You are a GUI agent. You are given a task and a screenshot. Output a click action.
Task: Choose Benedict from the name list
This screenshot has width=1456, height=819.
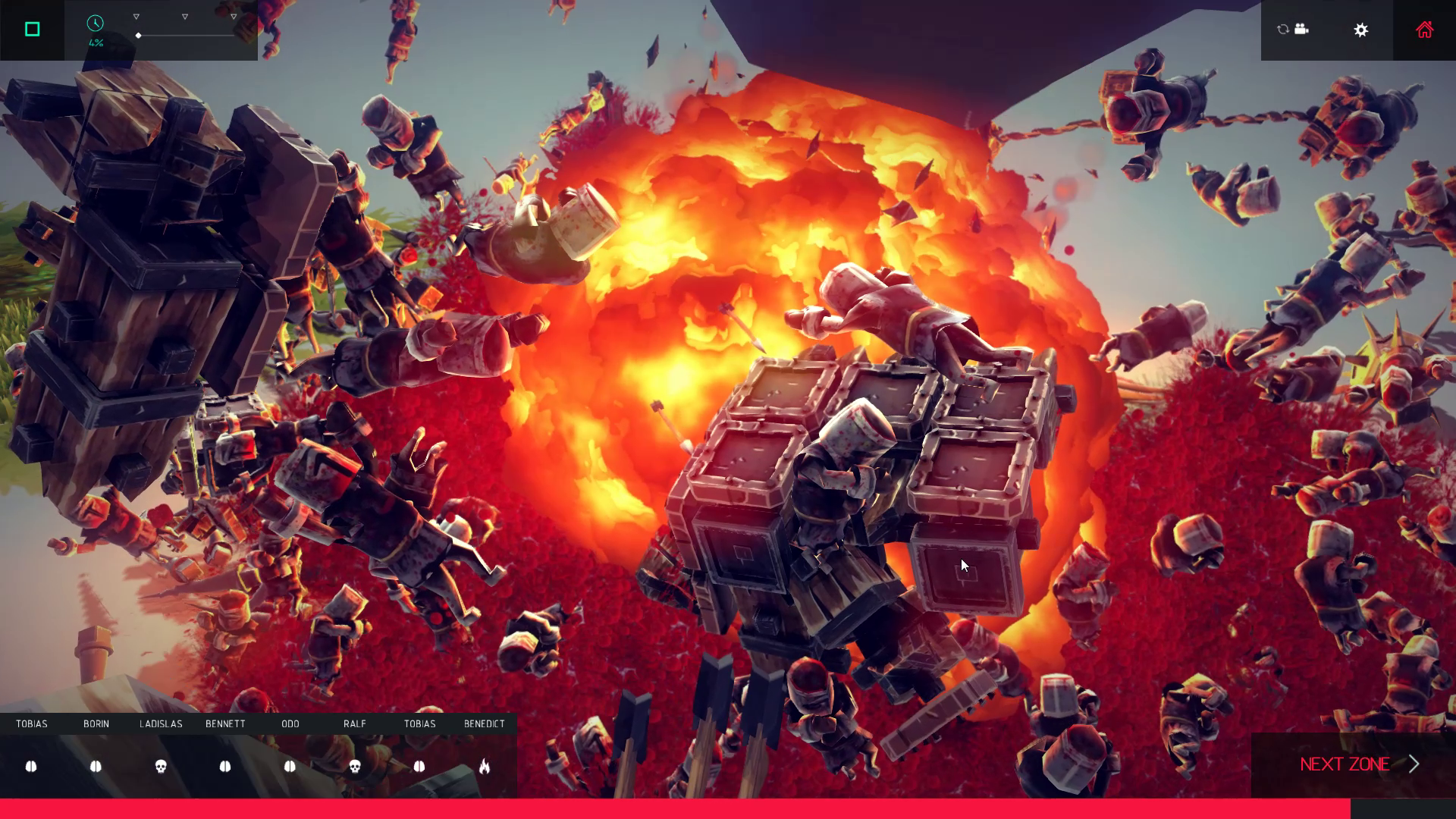pos(485,724)
